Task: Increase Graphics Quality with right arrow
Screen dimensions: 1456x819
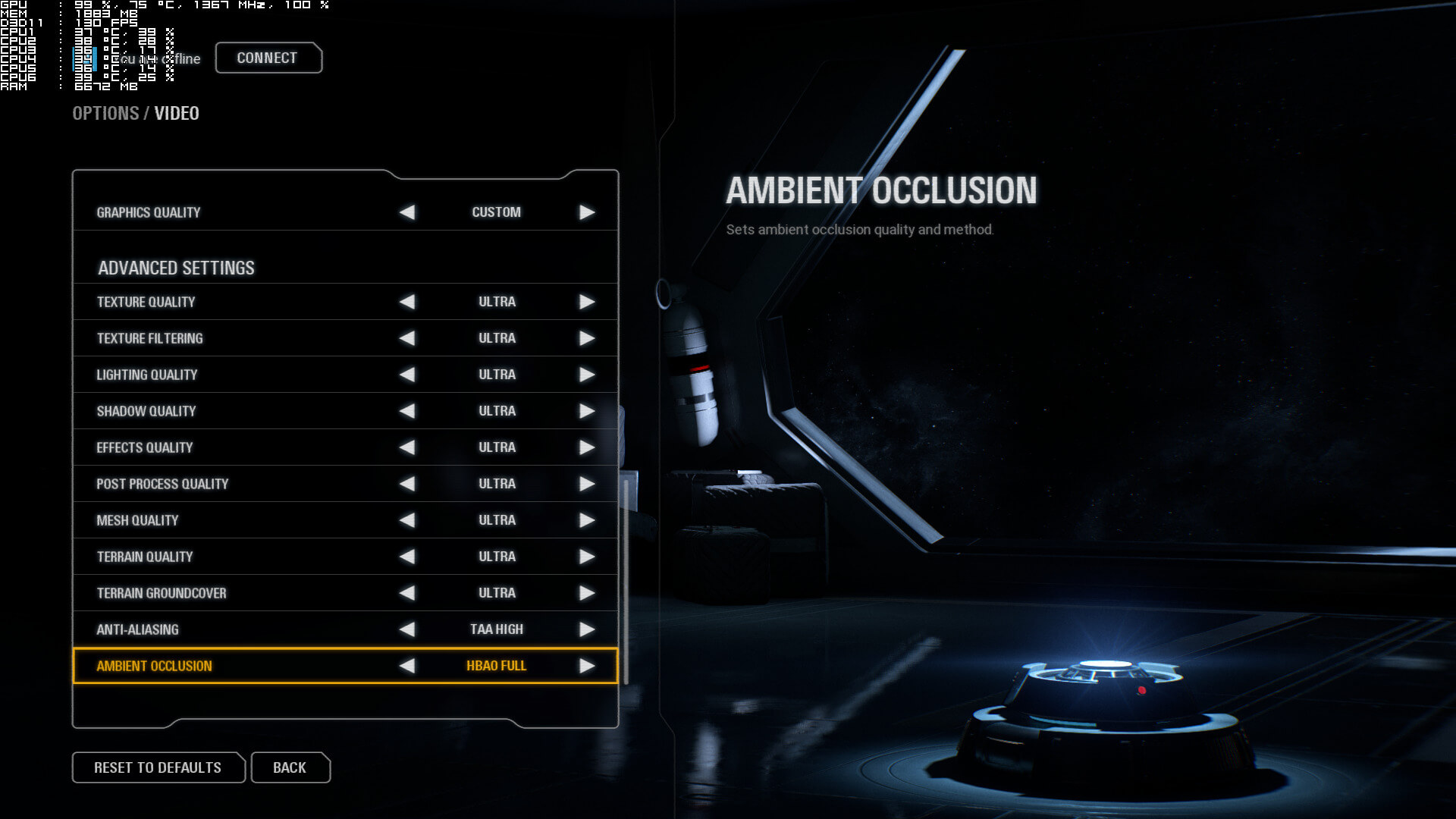Action: coord(587,212)
